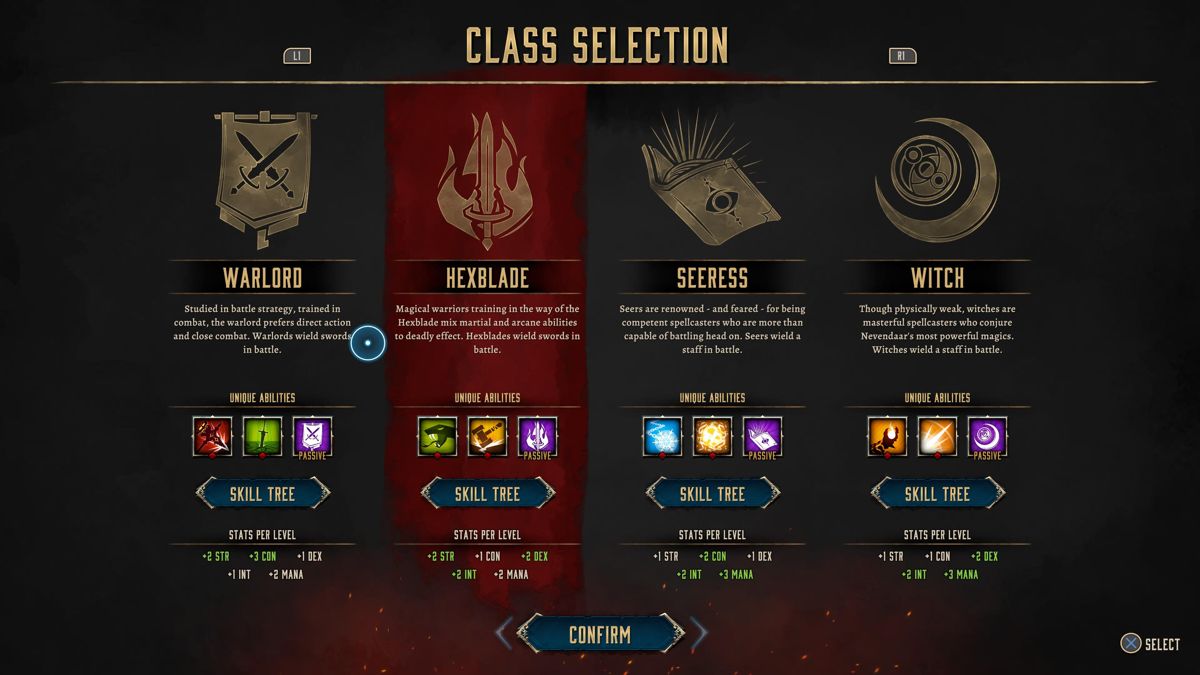Confirm the selected class

coord(600,634)
